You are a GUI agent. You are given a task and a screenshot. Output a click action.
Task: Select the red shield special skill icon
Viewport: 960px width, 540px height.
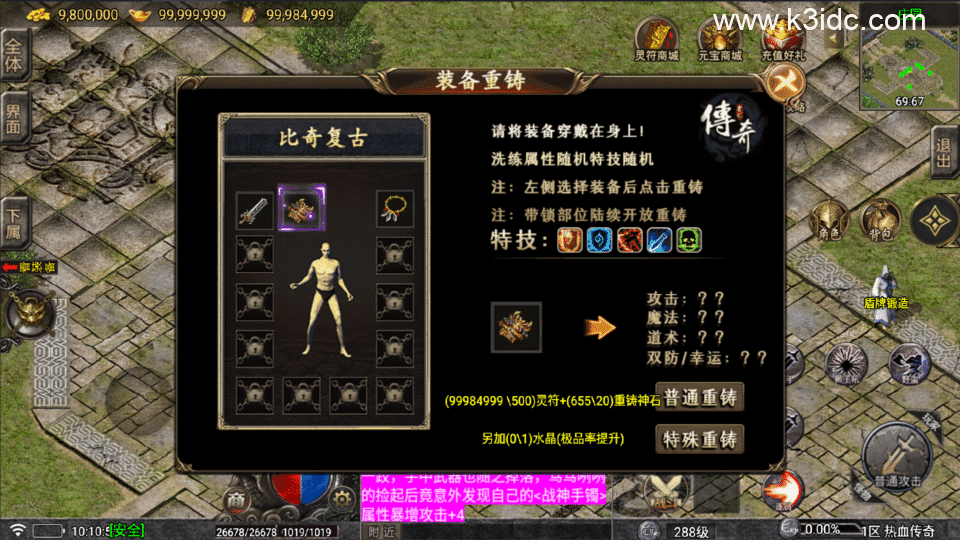[569, 240]
